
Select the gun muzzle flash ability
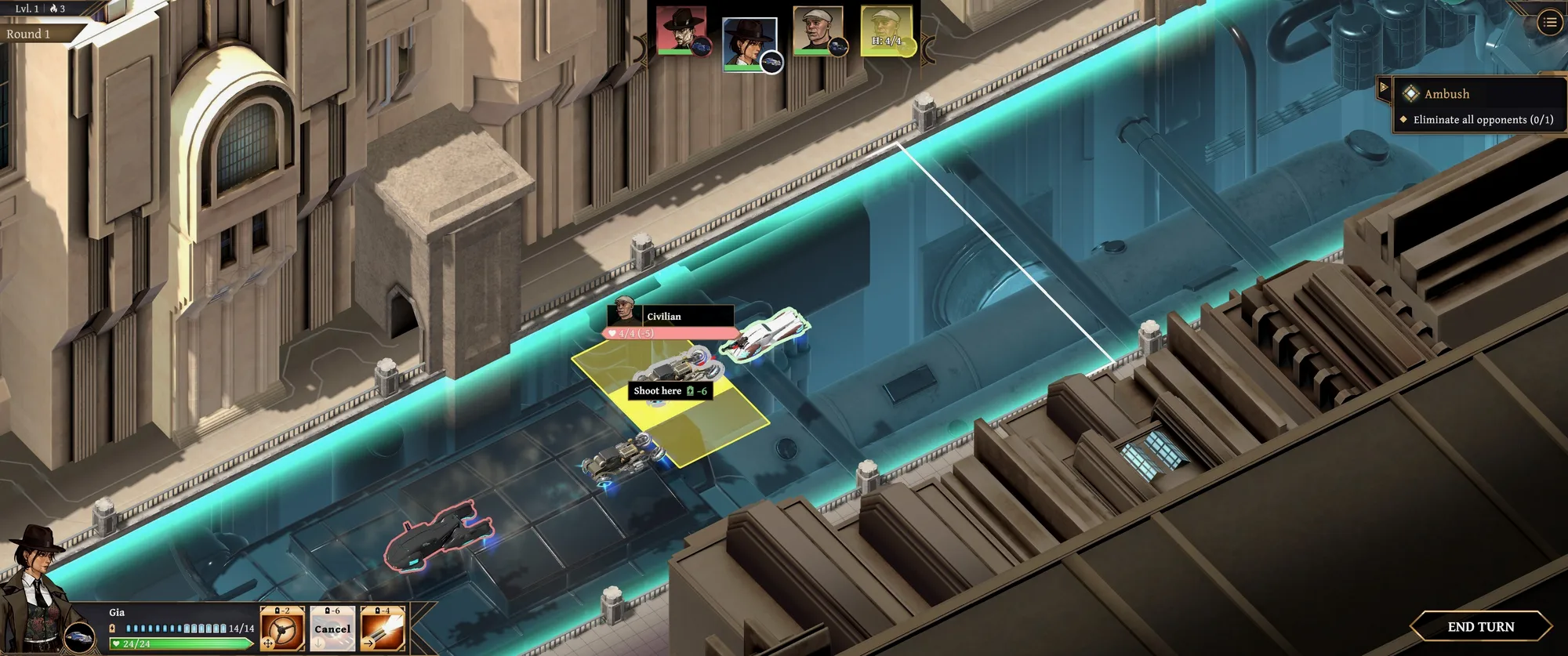pyautogui.click(x=383, y=629)
